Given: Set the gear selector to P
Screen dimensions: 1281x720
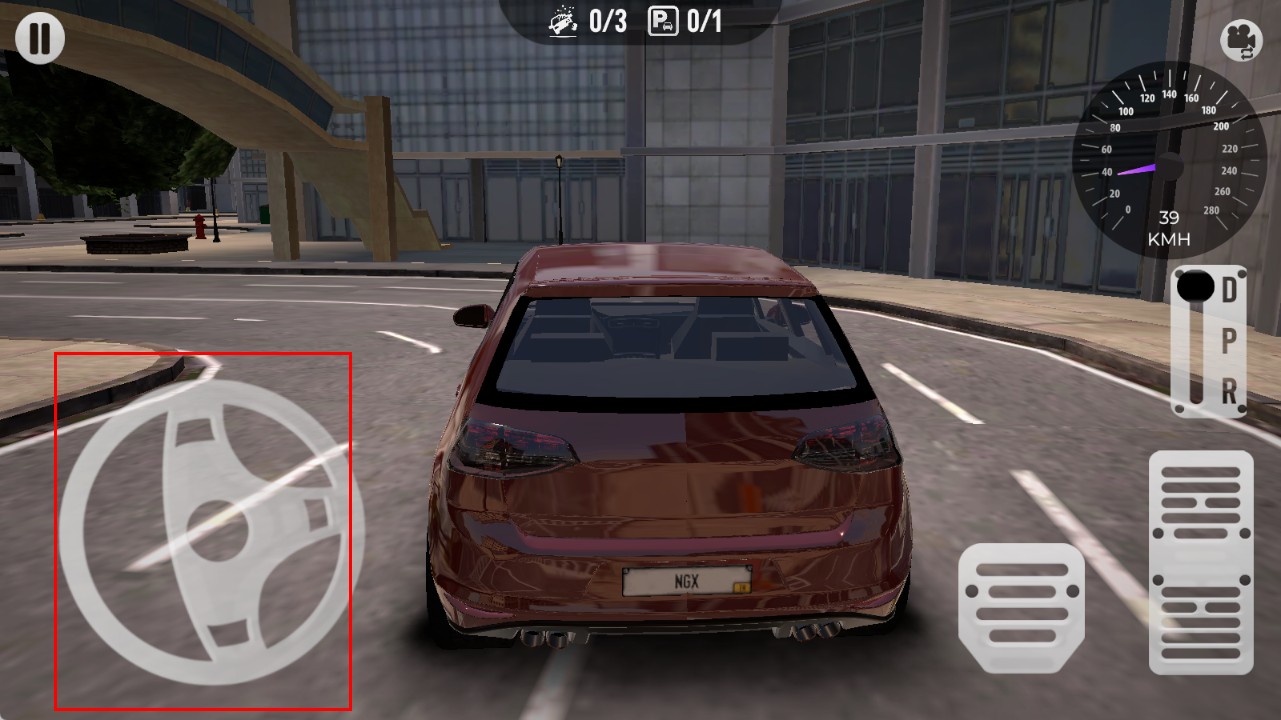Looking at the screenshot, I should click(1229, 340).
